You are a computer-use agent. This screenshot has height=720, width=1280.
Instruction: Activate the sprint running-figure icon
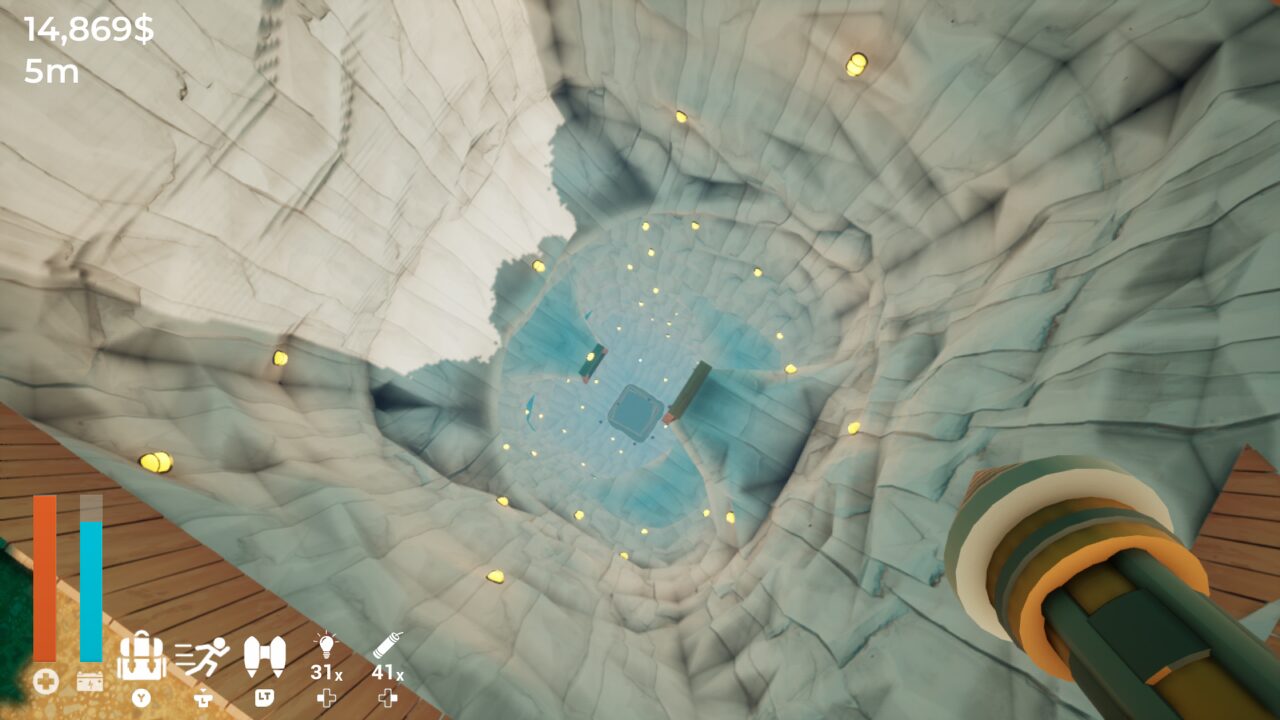point(202,656)
